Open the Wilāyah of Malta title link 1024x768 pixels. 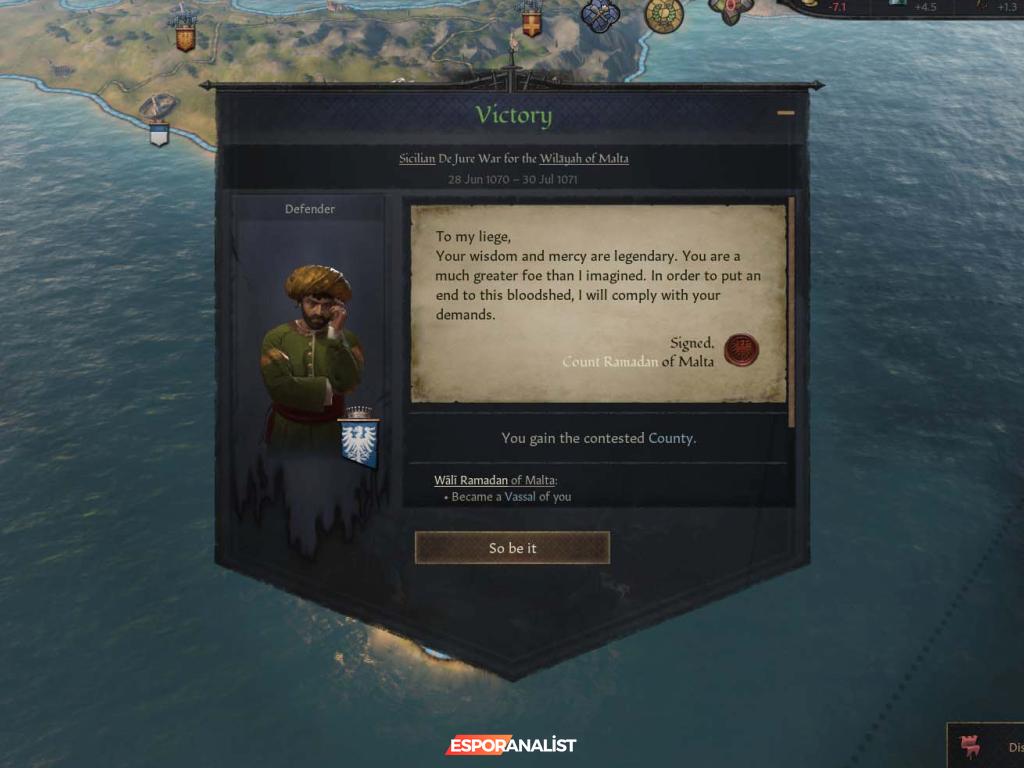[x=584, y=159]
